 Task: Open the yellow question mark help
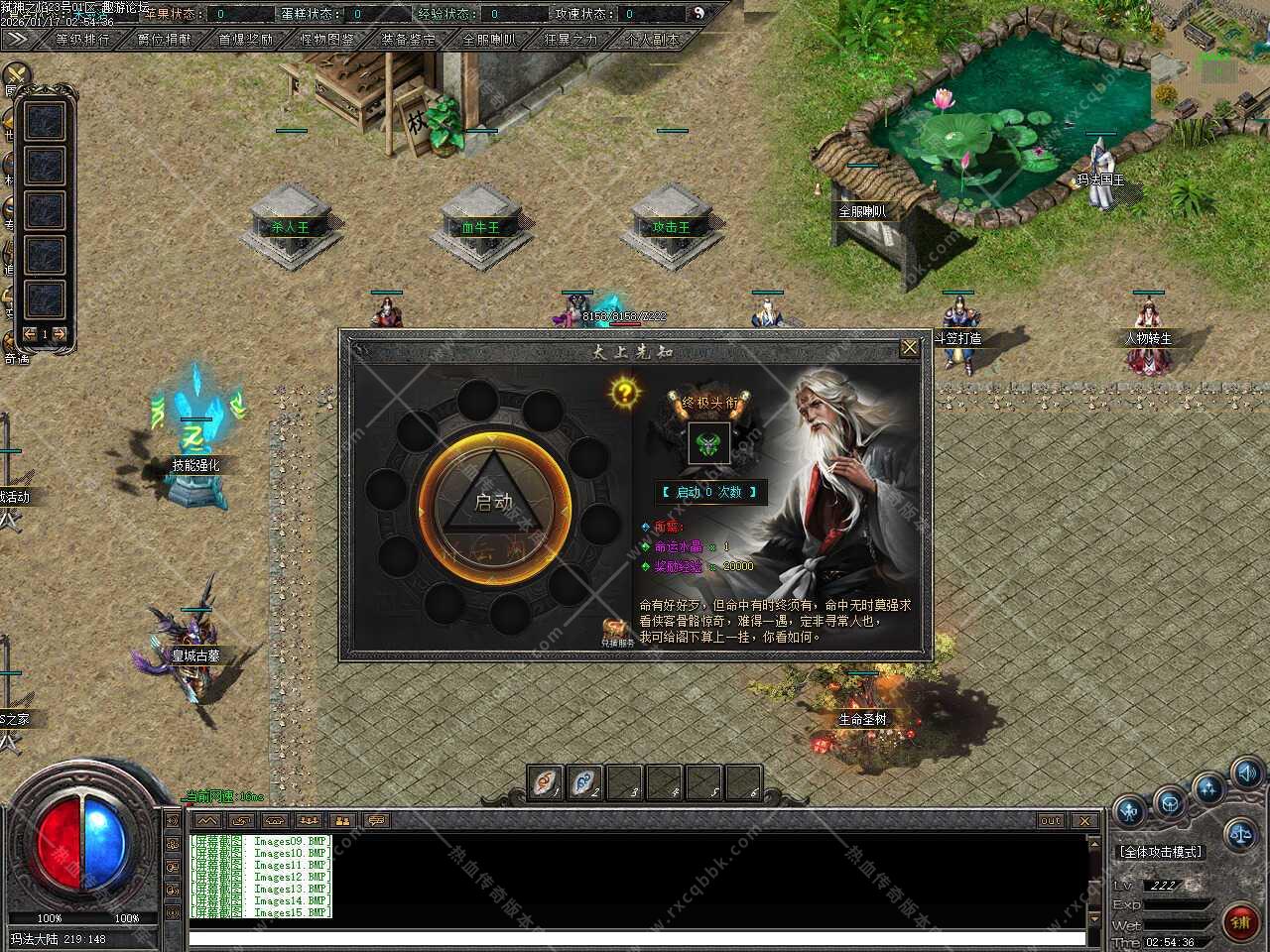(624, 393)
